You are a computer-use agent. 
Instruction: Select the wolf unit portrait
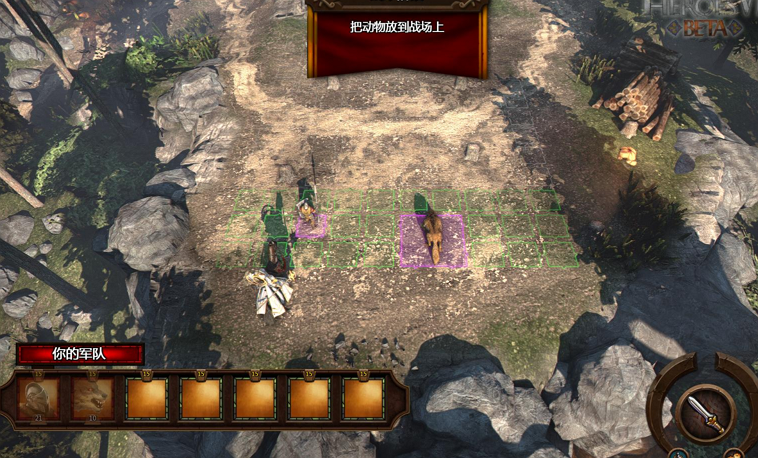click(92, 398)
